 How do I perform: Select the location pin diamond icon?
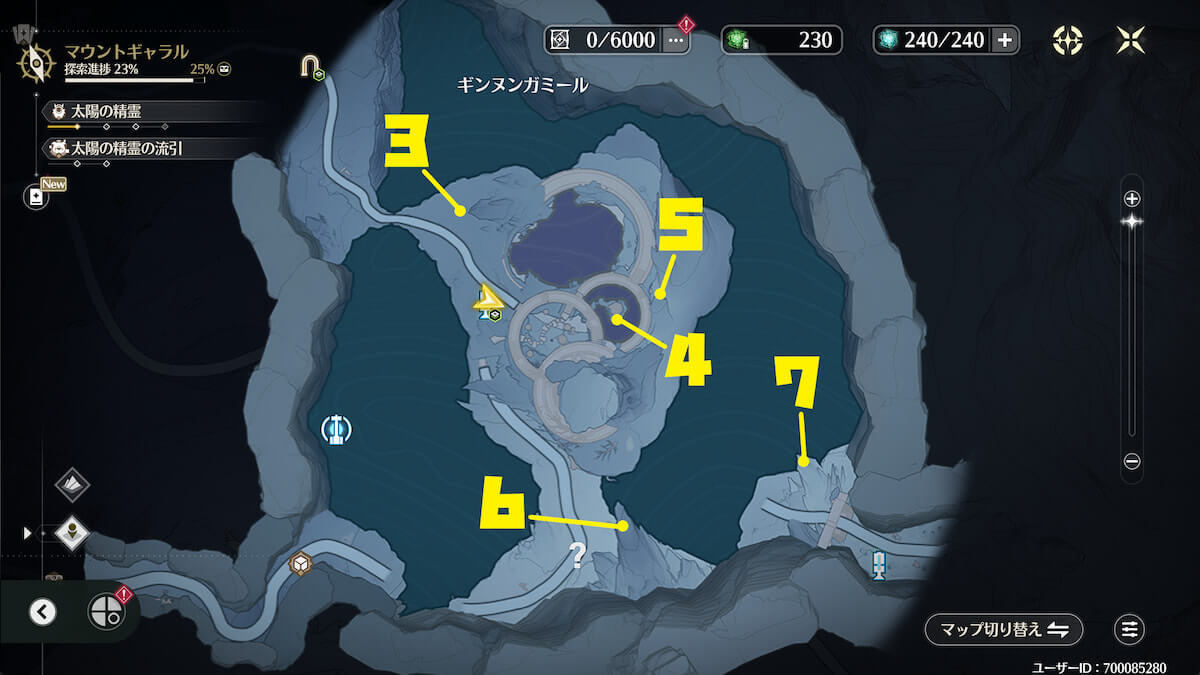72,533
